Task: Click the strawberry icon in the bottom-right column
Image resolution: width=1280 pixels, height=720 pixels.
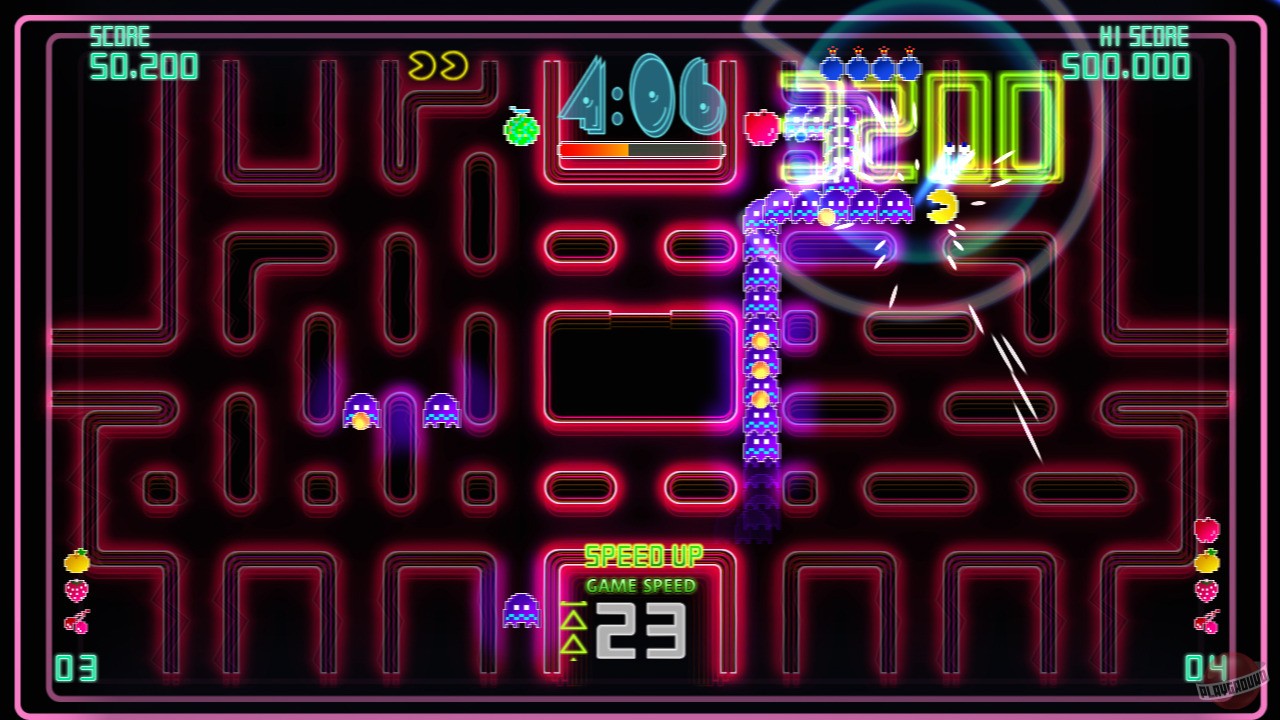Action: pyautogui.click(x=1205, y=589)
